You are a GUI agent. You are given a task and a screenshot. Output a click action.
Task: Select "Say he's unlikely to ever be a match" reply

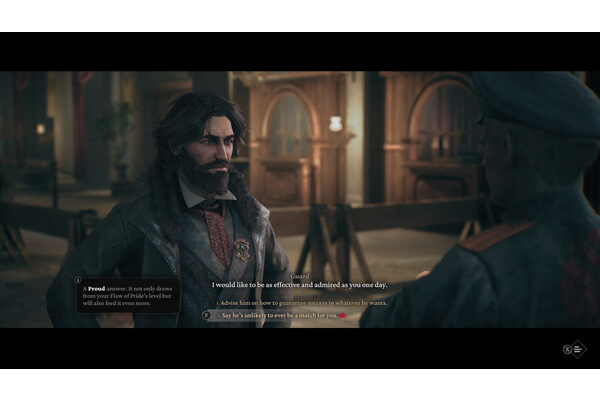tap(278, 315)
